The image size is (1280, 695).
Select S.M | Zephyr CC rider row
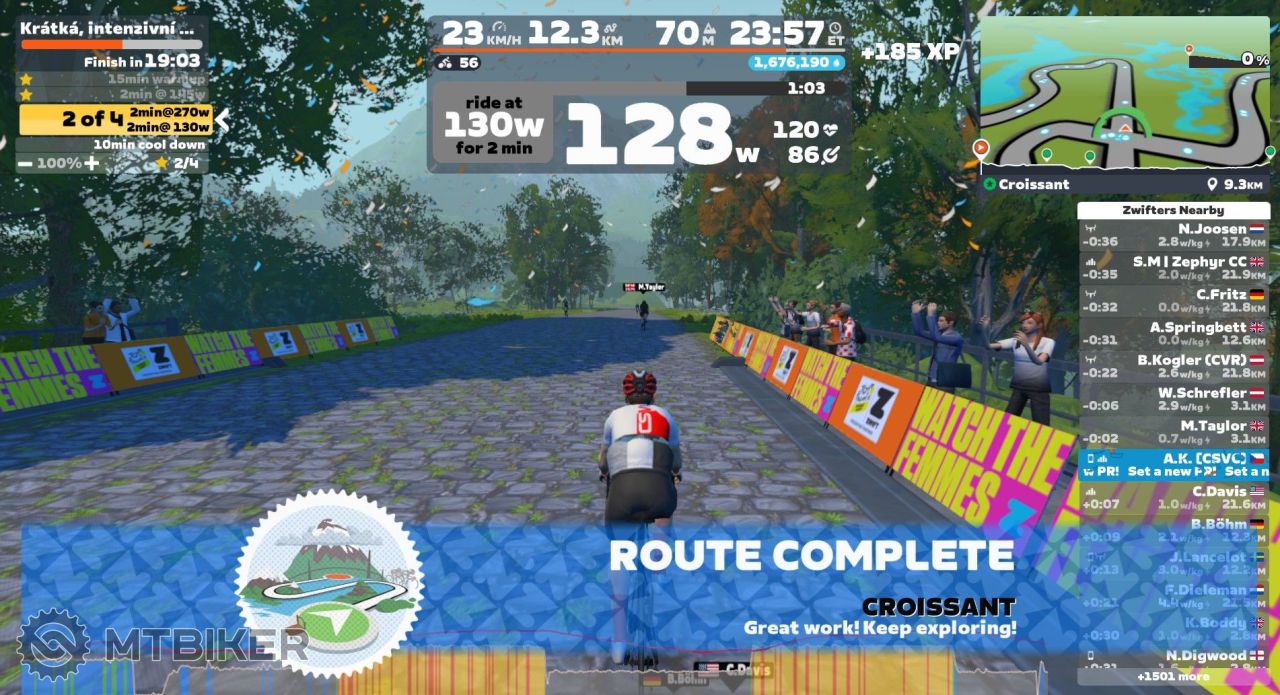(x=1173, y=268)
